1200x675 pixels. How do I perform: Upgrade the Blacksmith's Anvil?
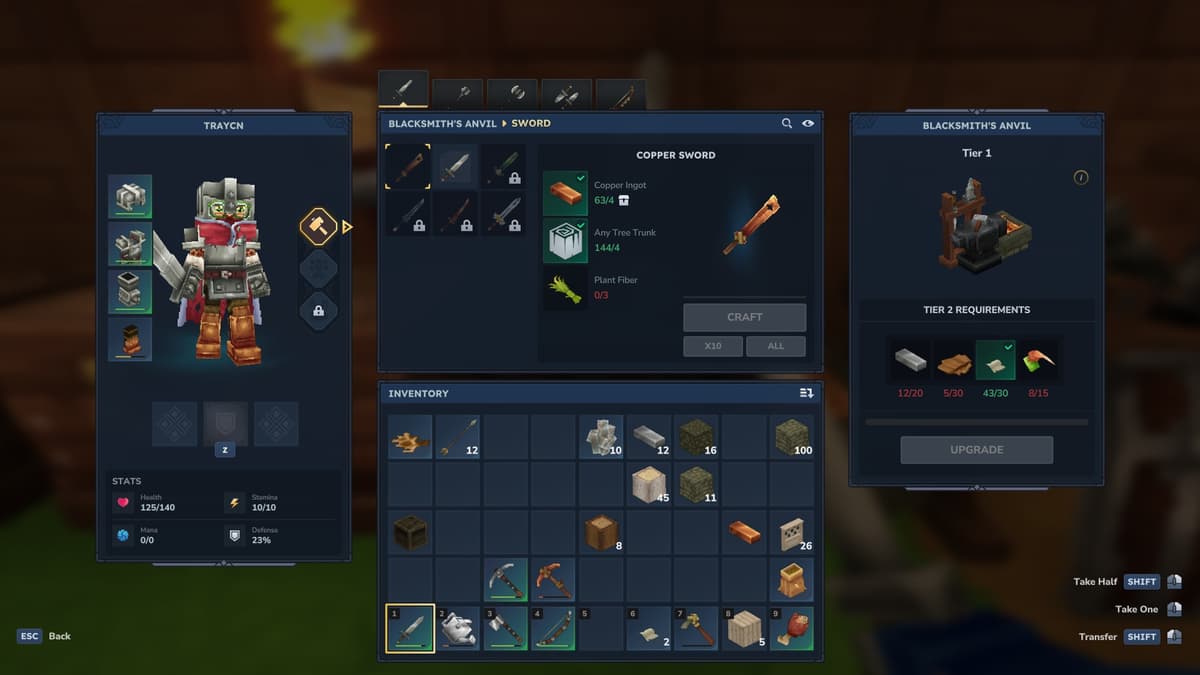[976, 450]
